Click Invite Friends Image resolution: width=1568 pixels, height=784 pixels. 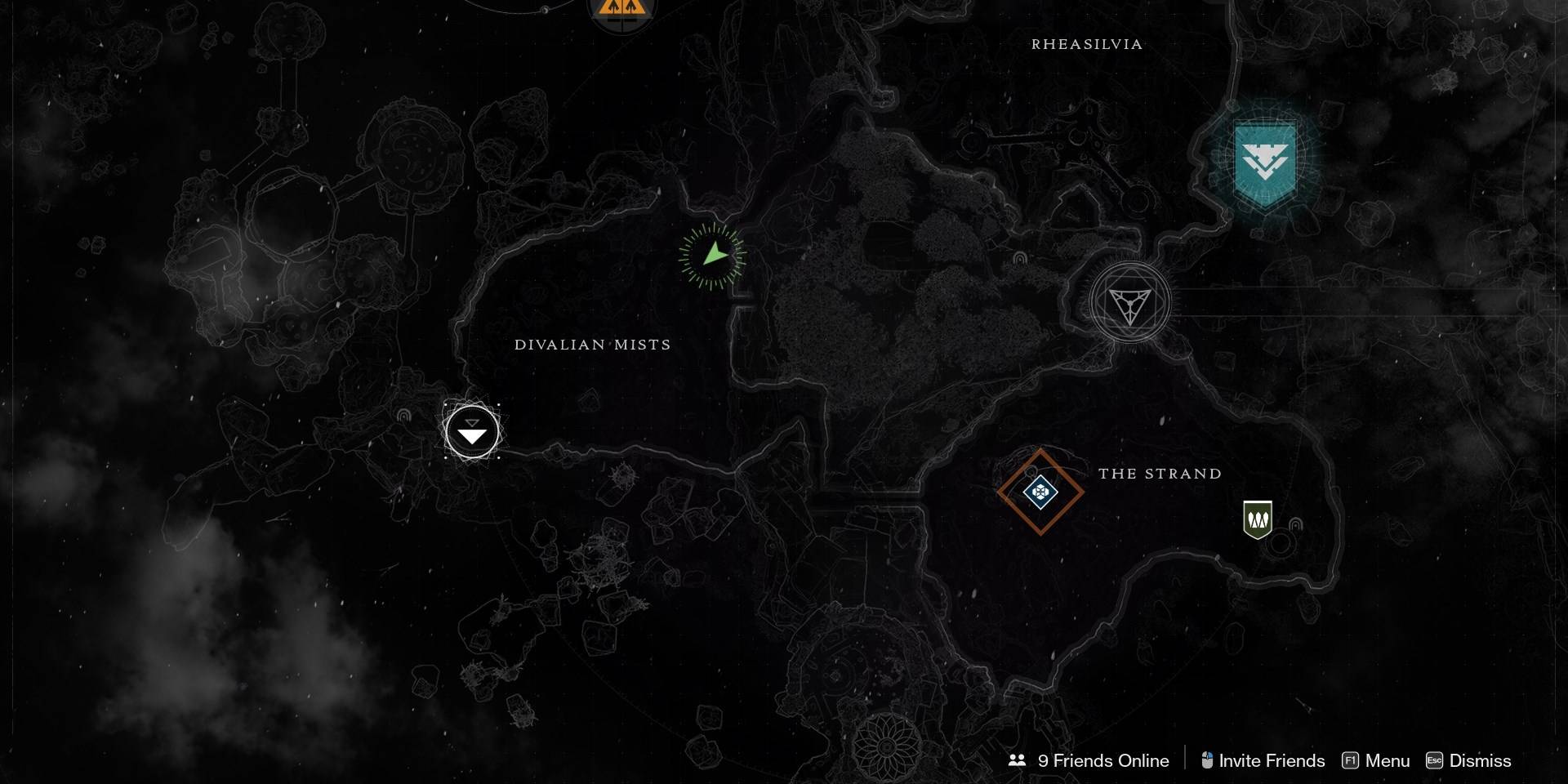(x=1263, y=760)
